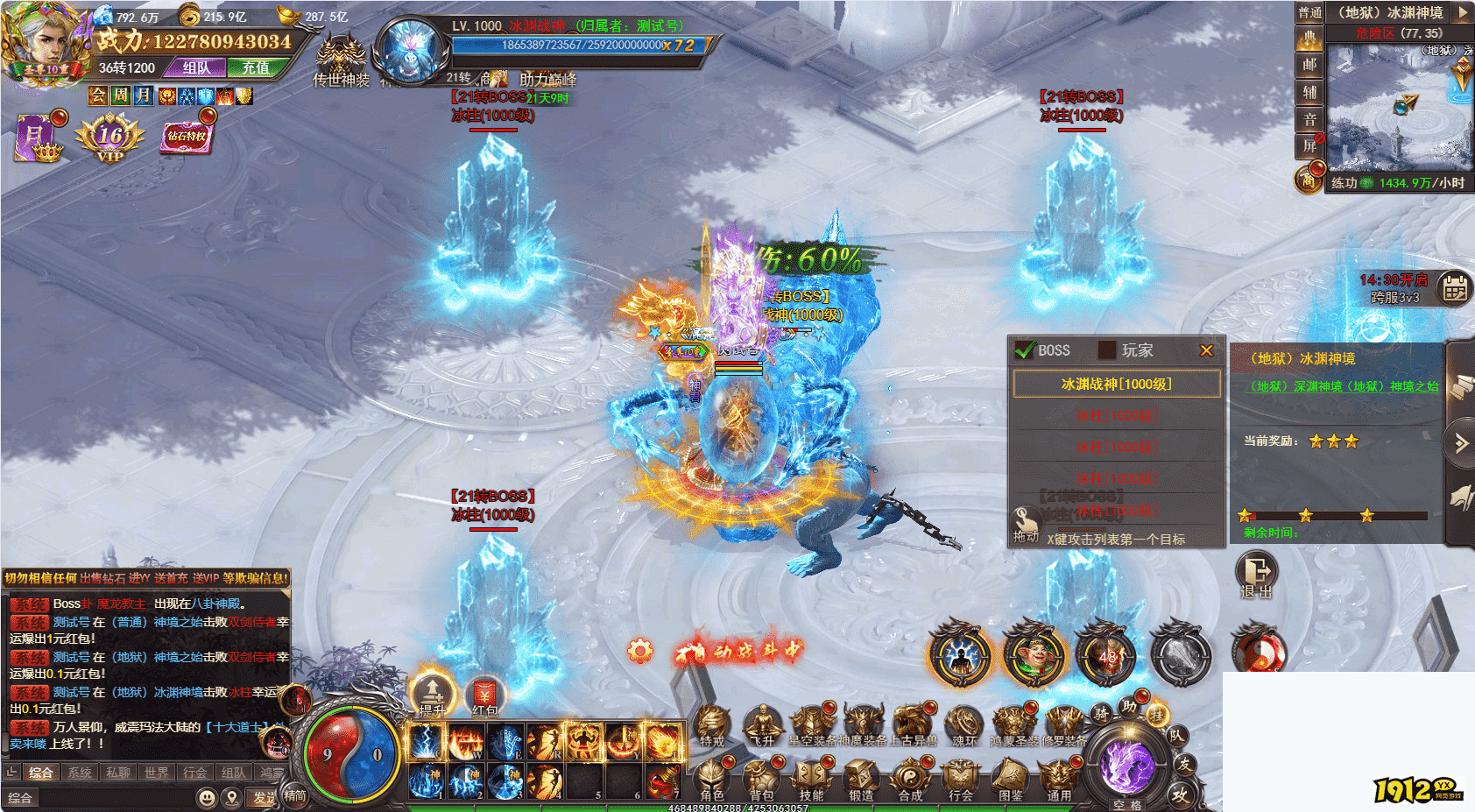Open the emoji smiley picker in chat
Viewport: 1475px width, 812px height.
pyautogui.click(x=206, y=797)
